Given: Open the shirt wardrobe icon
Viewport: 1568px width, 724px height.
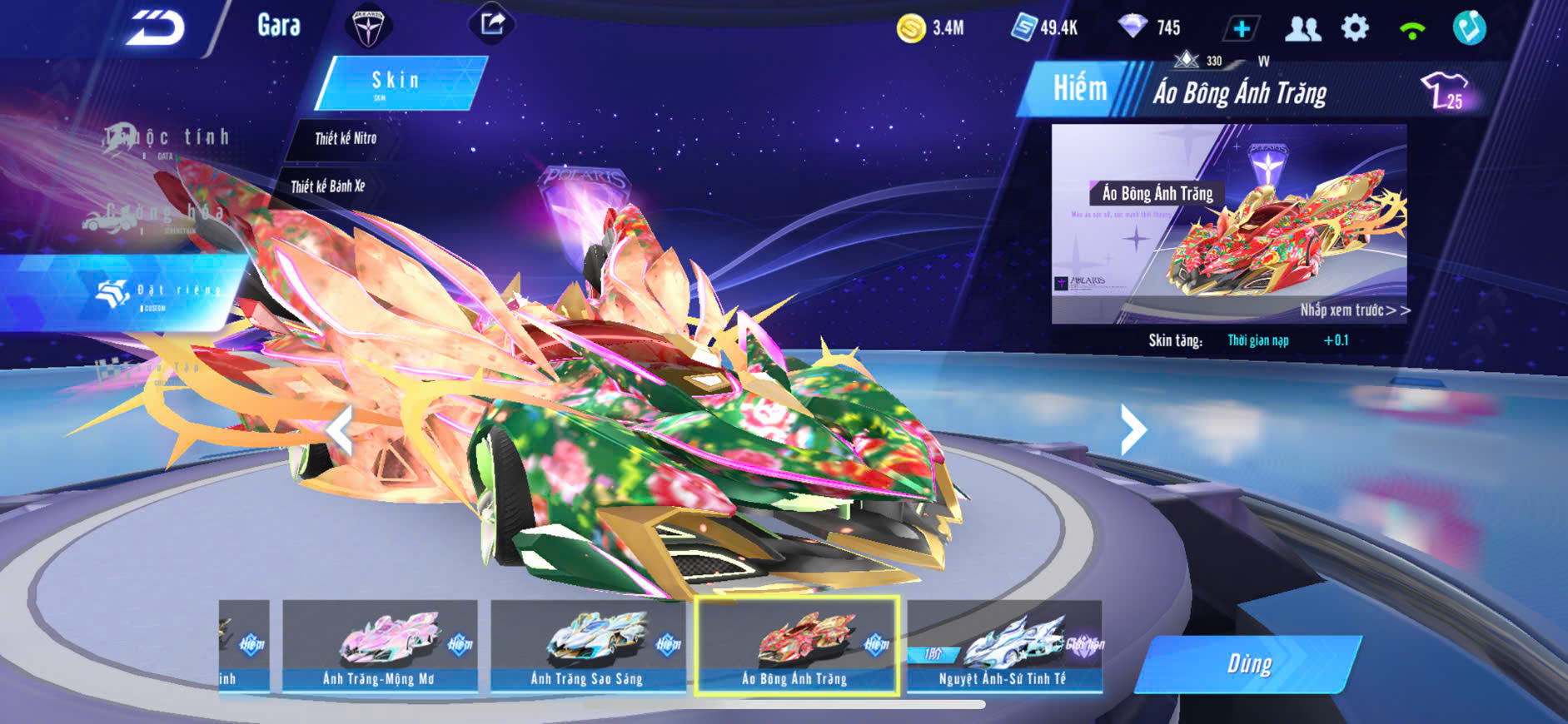Looking at the screenshot, I should click(x=1445, y=91).
